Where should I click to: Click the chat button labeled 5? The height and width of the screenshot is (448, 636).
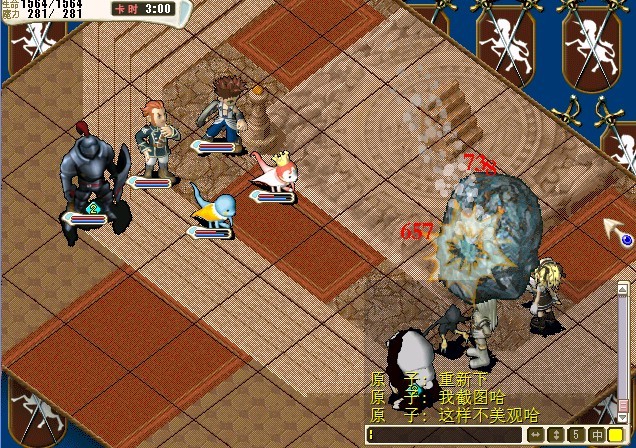point(576,435)
